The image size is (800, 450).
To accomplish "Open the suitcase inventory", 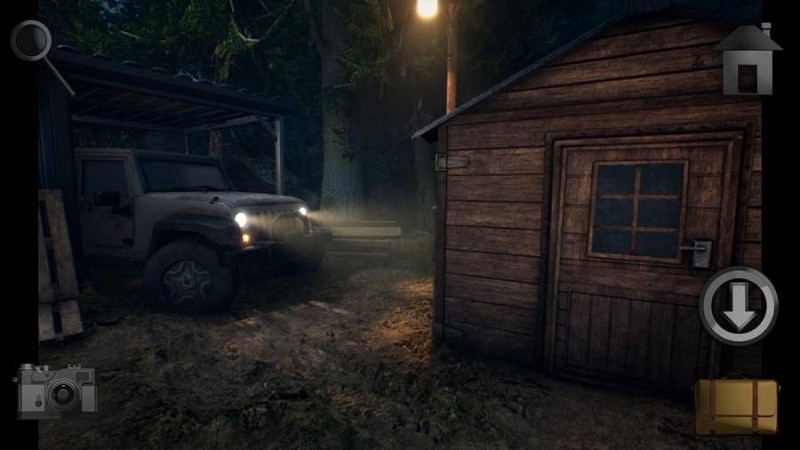I will (736, 405).
